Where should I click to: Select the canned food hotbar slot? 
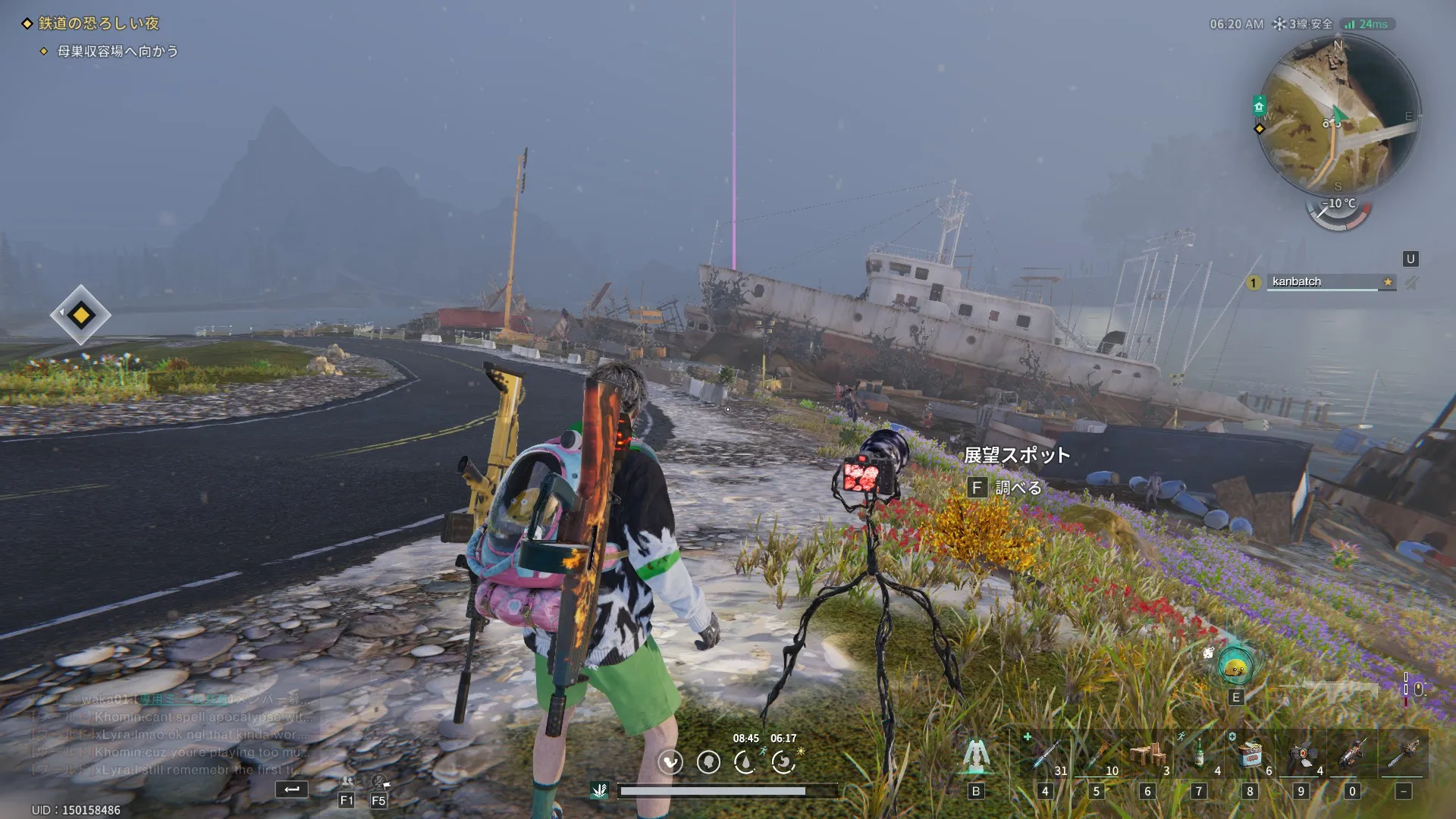(1250, 755)
